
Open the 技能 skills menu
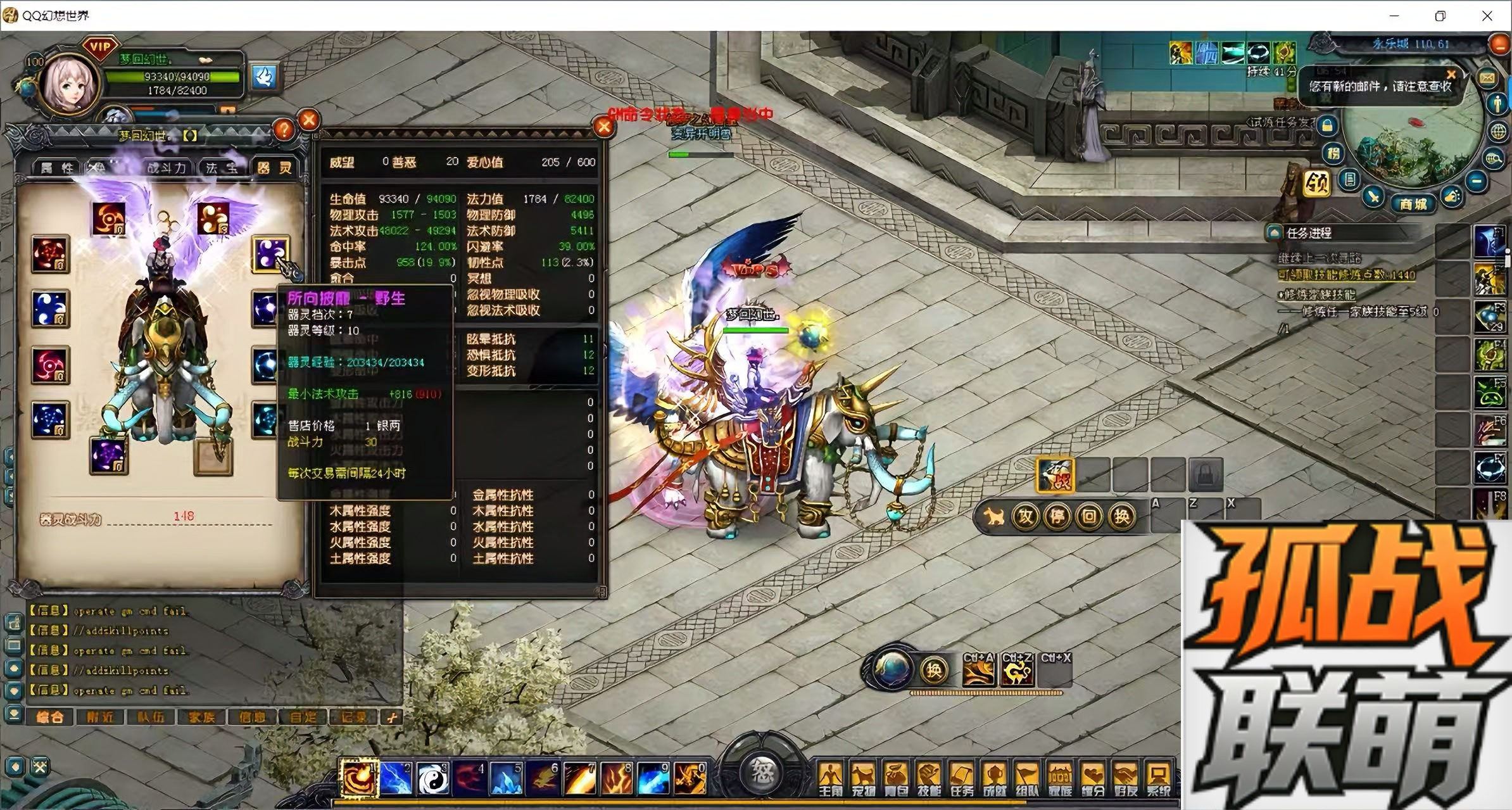[x=928, y=780]
